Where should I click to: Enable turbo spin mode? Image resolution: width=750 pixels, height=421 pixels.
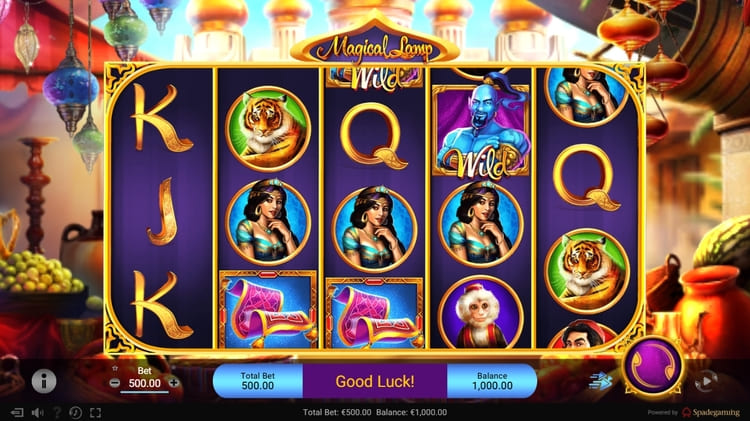[x=600, y=380]
